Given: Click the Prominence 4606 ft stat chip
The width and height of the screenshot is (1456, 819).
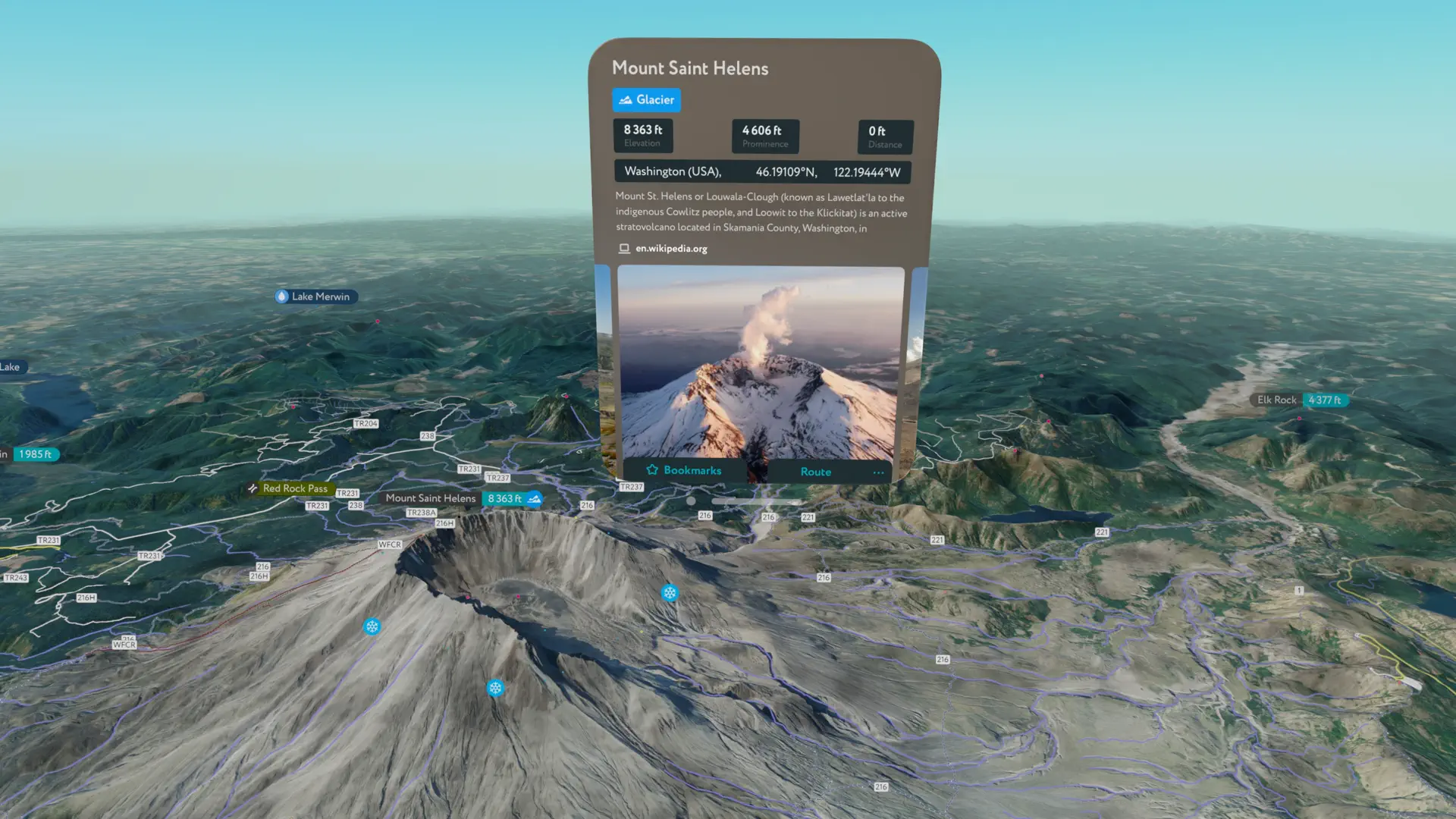Looking at the screenshot, I should click(x=764, y=136).
